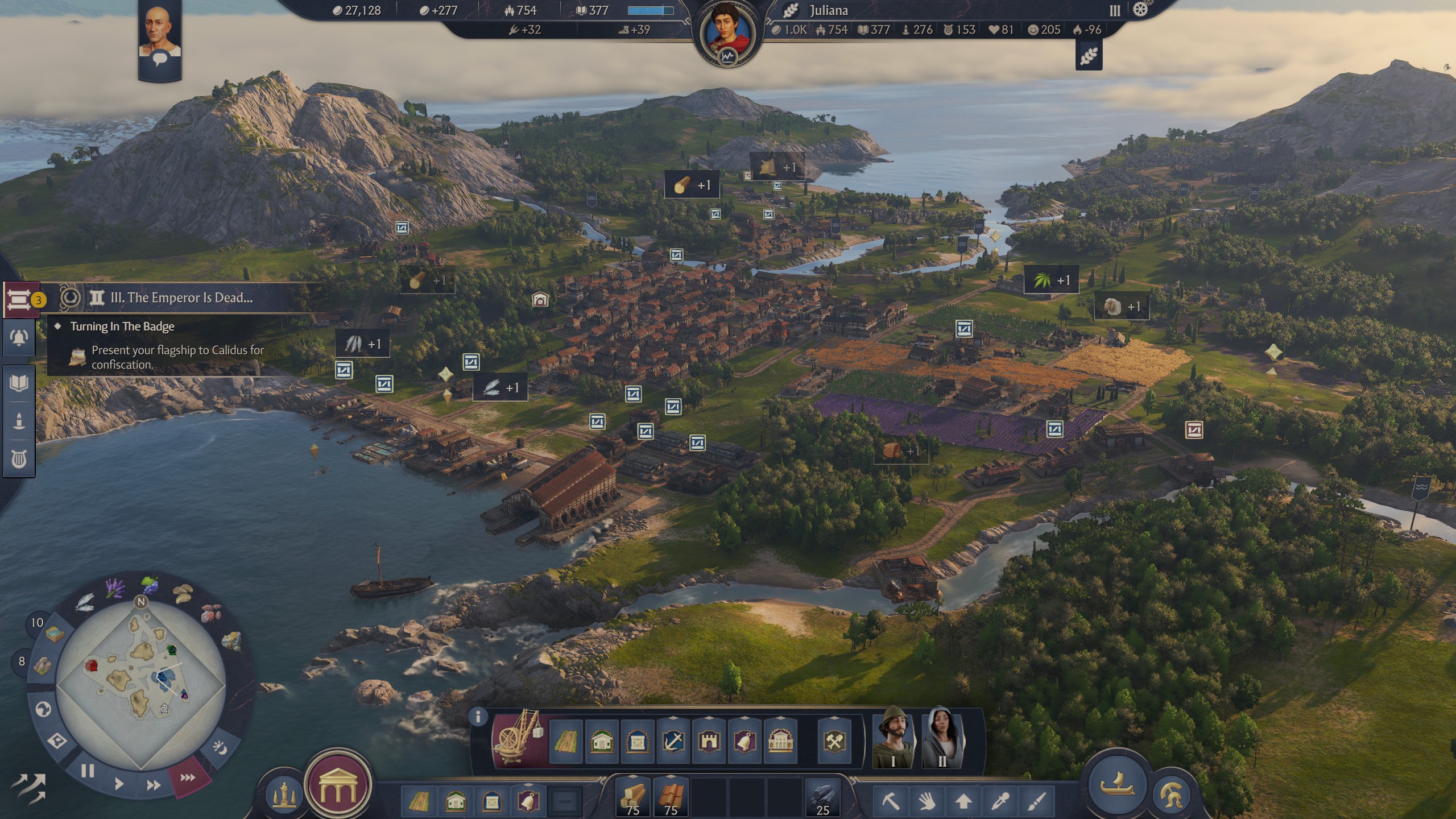This screenshot has width=1456, height=819.
Task: Open the quest tracker with badge 3
Action: 20,299
